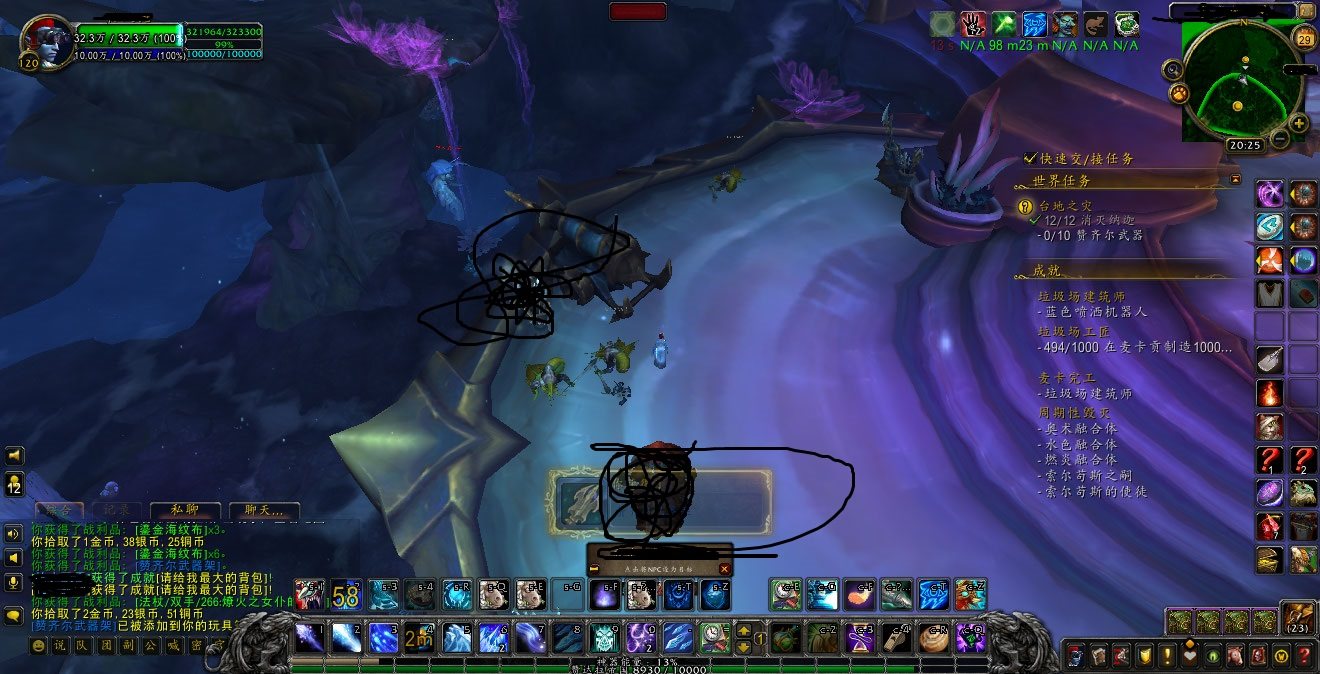Close the small NPC tooltip with red X
Screen dimensions: 1320x674
click(725, 568)
